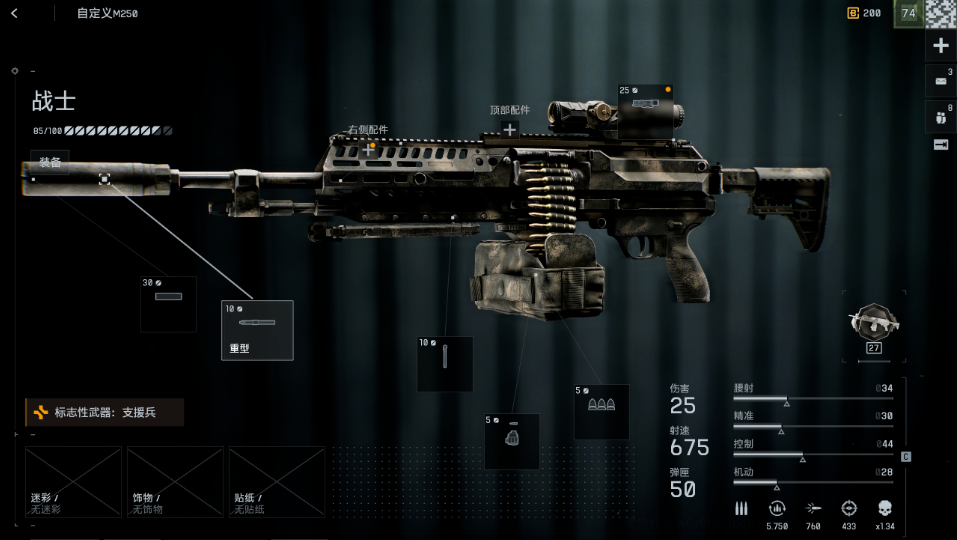Open the 饰物 charm slot
This screenshot has width=957, height=540.
175,481
